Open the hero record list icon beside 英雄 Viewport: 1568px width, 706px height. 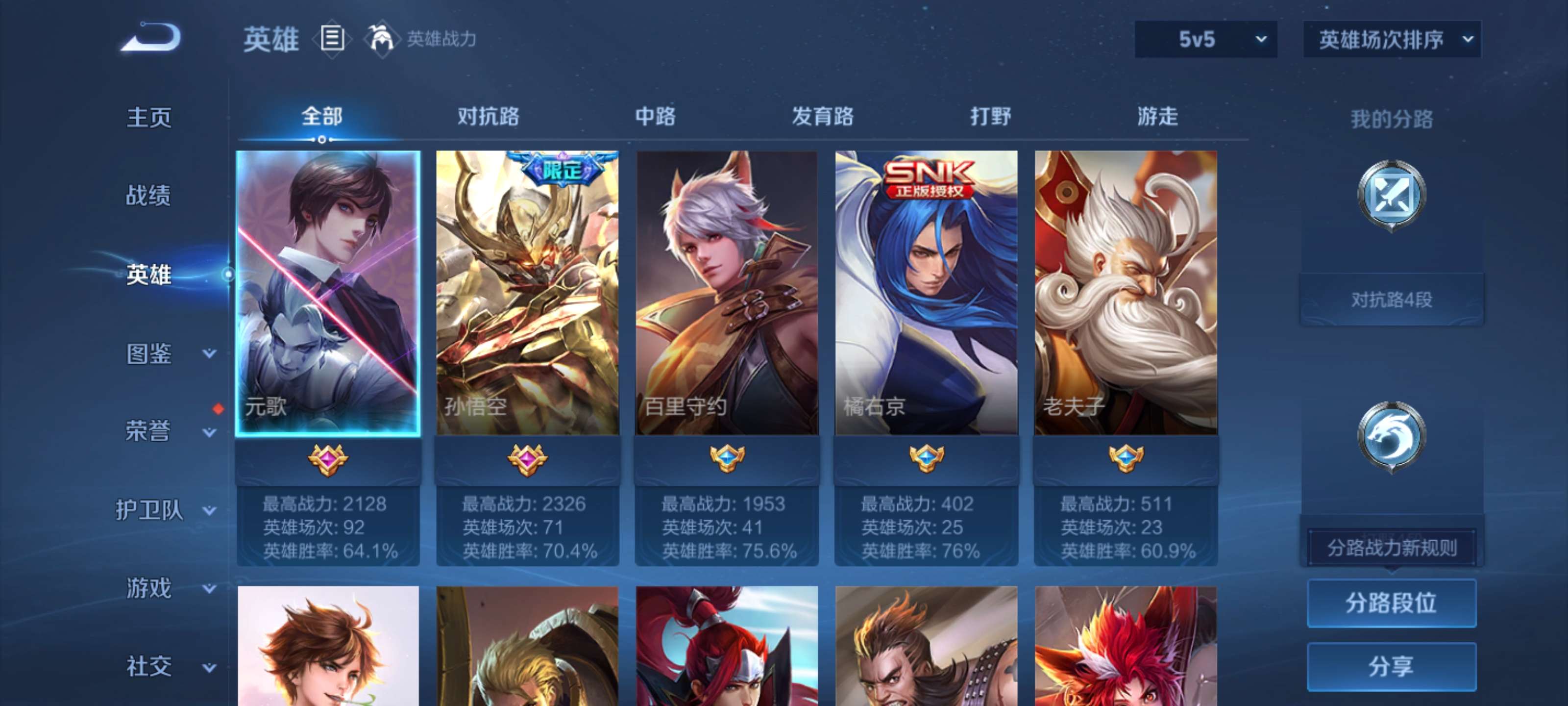click(x=332, y=40)
